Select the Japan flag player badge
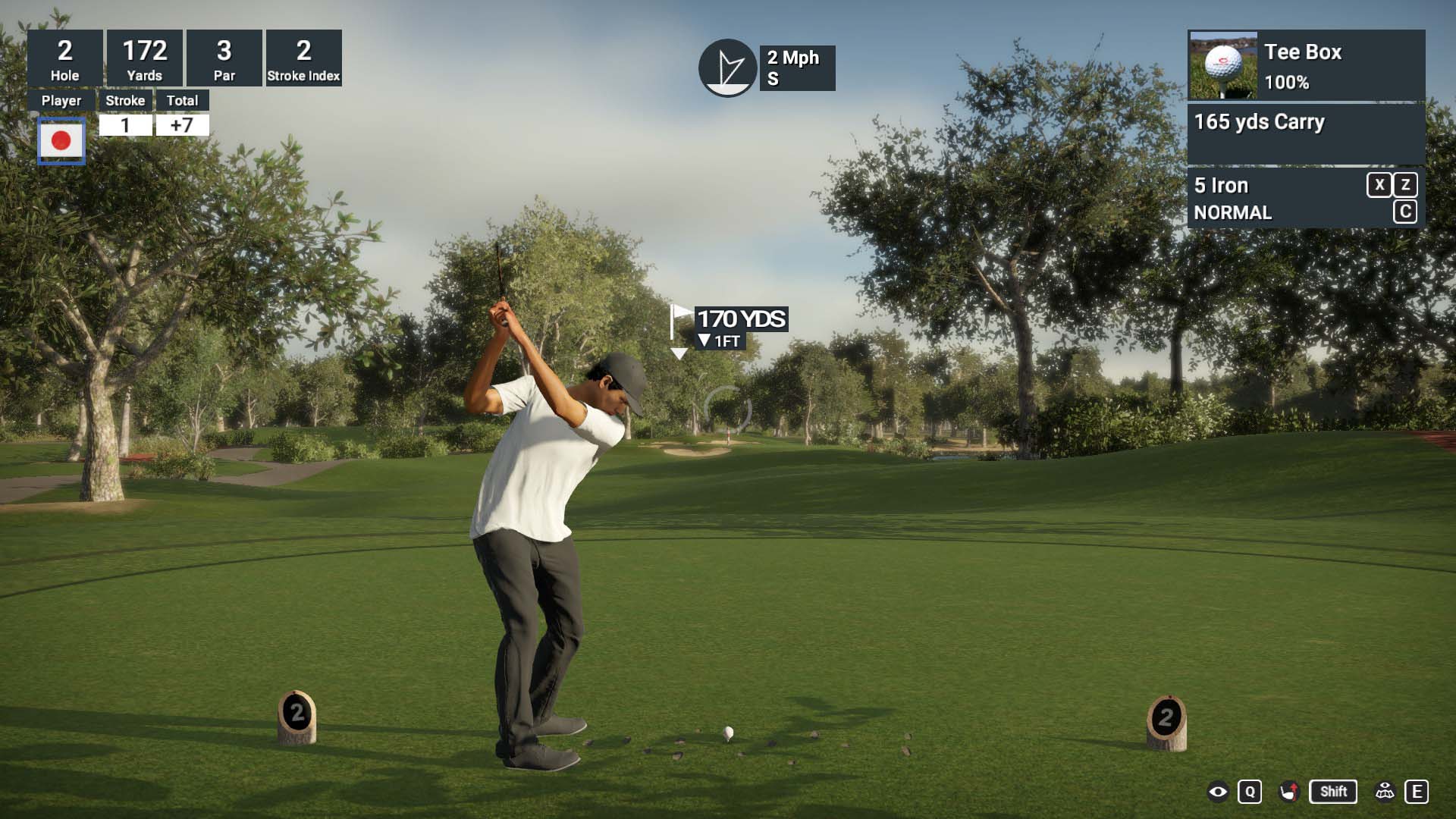The height and width of the screenshot is (819, 1456). pos(61,140)
